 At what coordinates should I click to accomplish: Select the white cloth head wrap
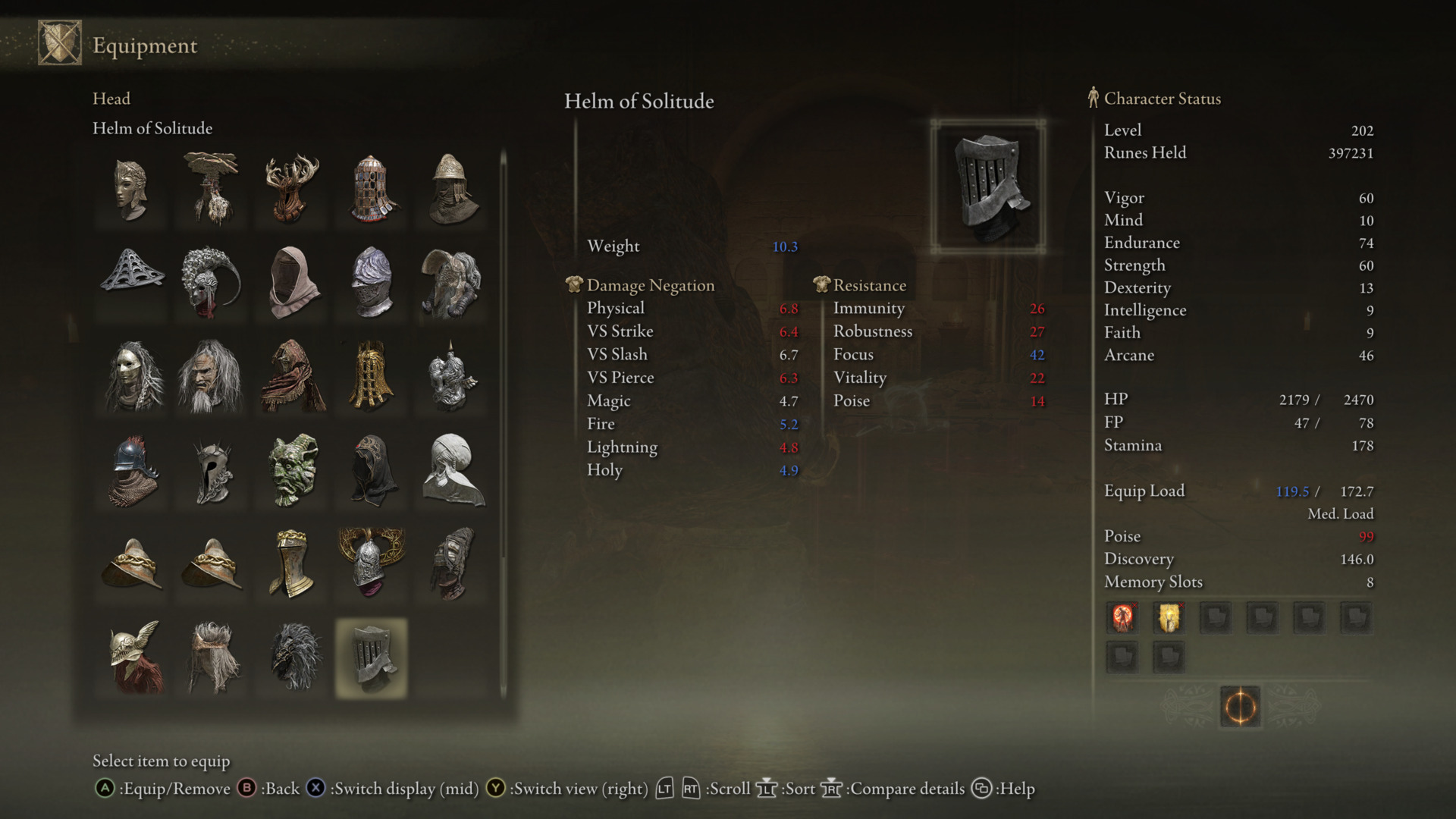click(453, 469)
